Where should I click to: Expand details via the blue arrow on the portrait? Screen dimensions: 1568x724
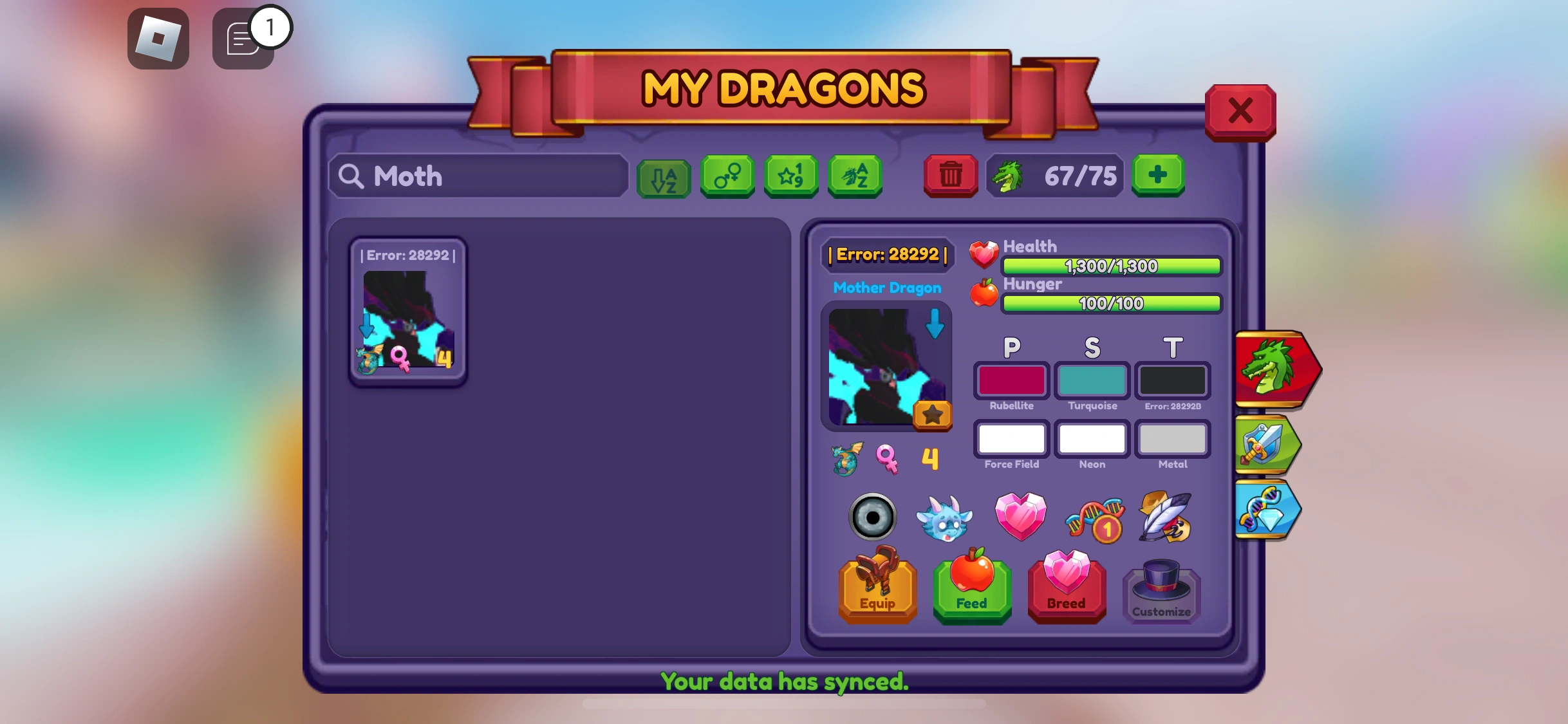pyautogui.click(x=935, y=327)
